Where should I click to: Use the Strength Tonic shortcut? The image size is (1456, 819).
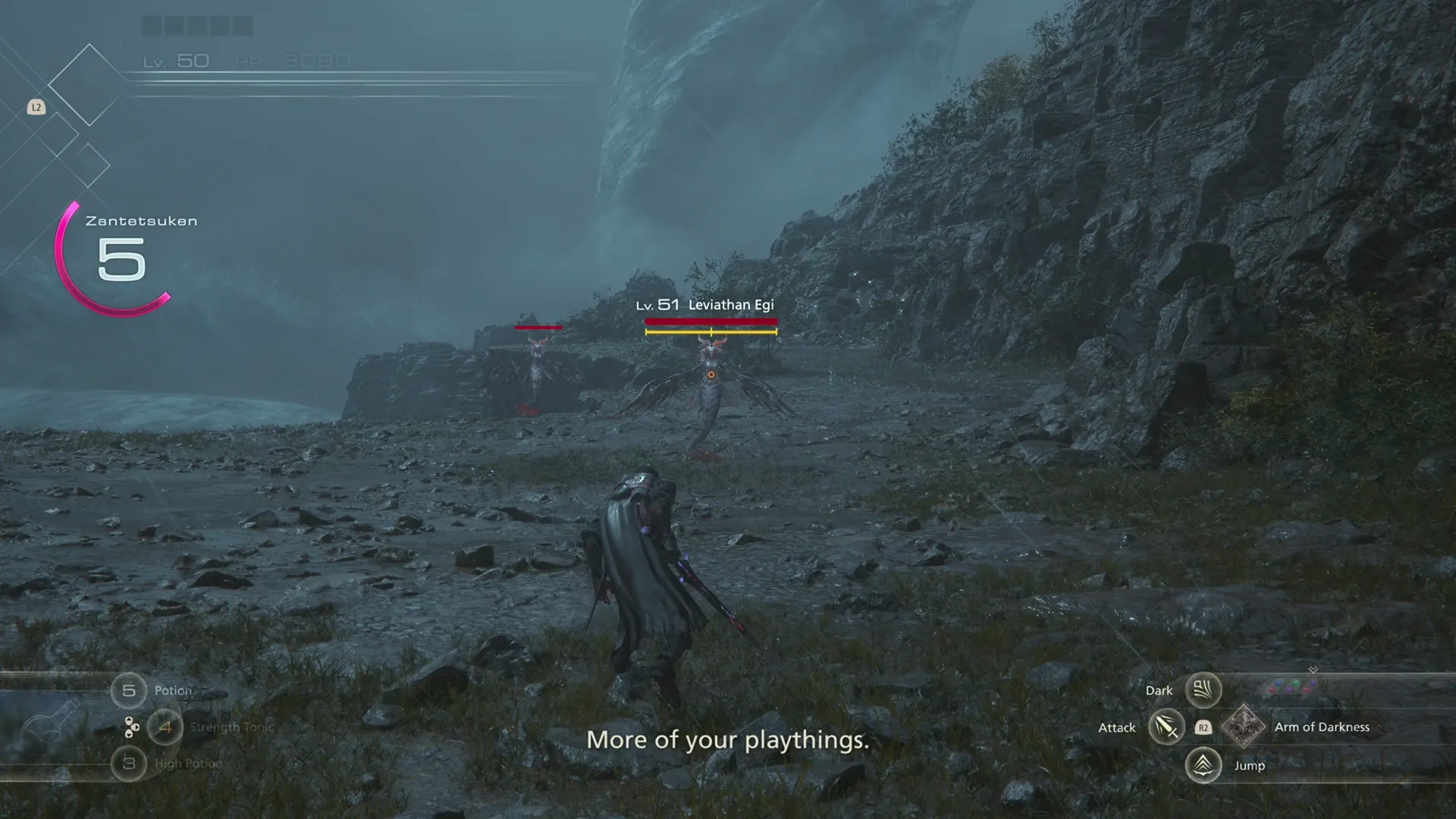point(165,726)
